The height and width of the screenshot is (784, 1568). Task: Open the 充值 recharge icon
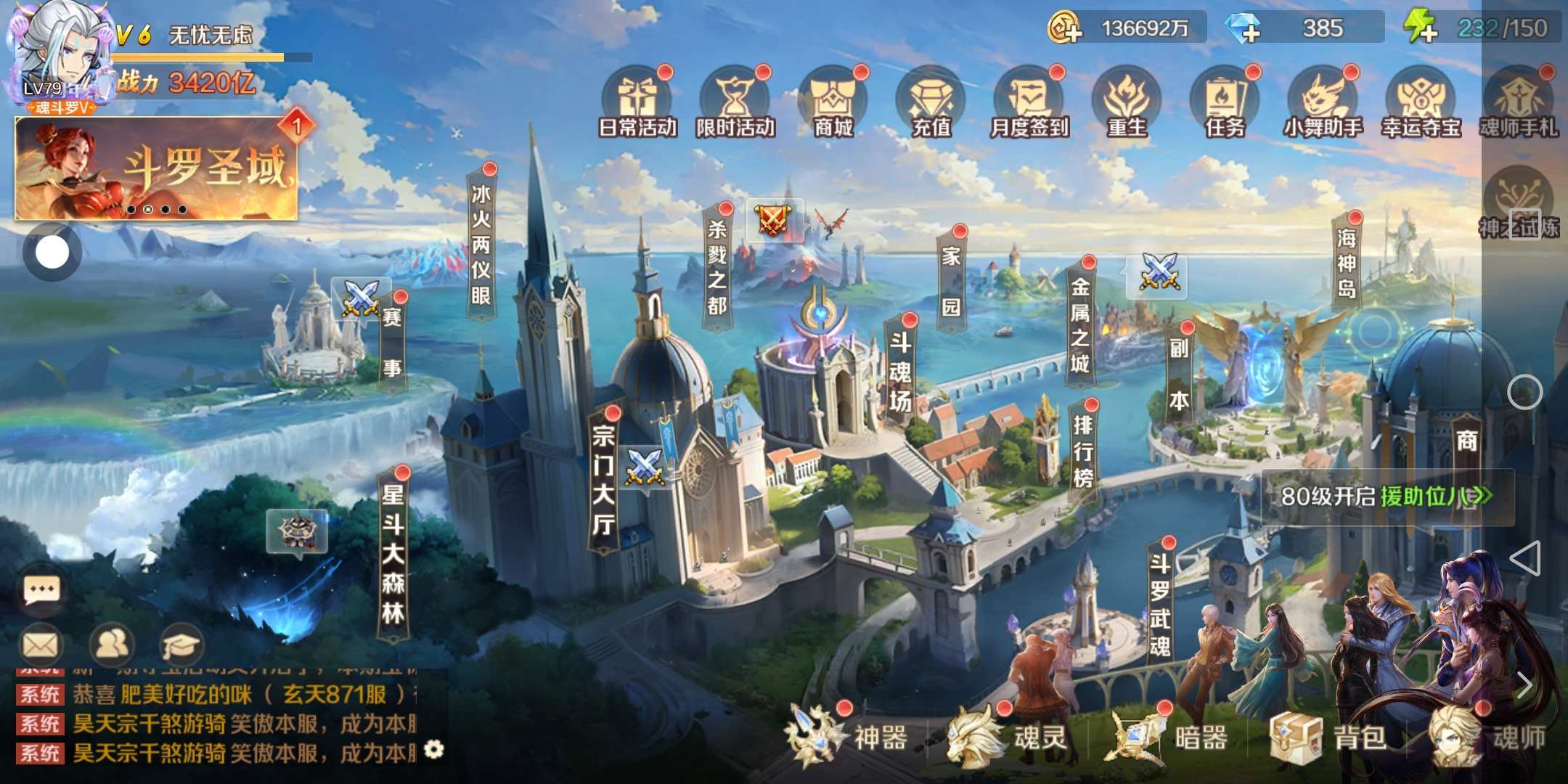pos(931,103)
